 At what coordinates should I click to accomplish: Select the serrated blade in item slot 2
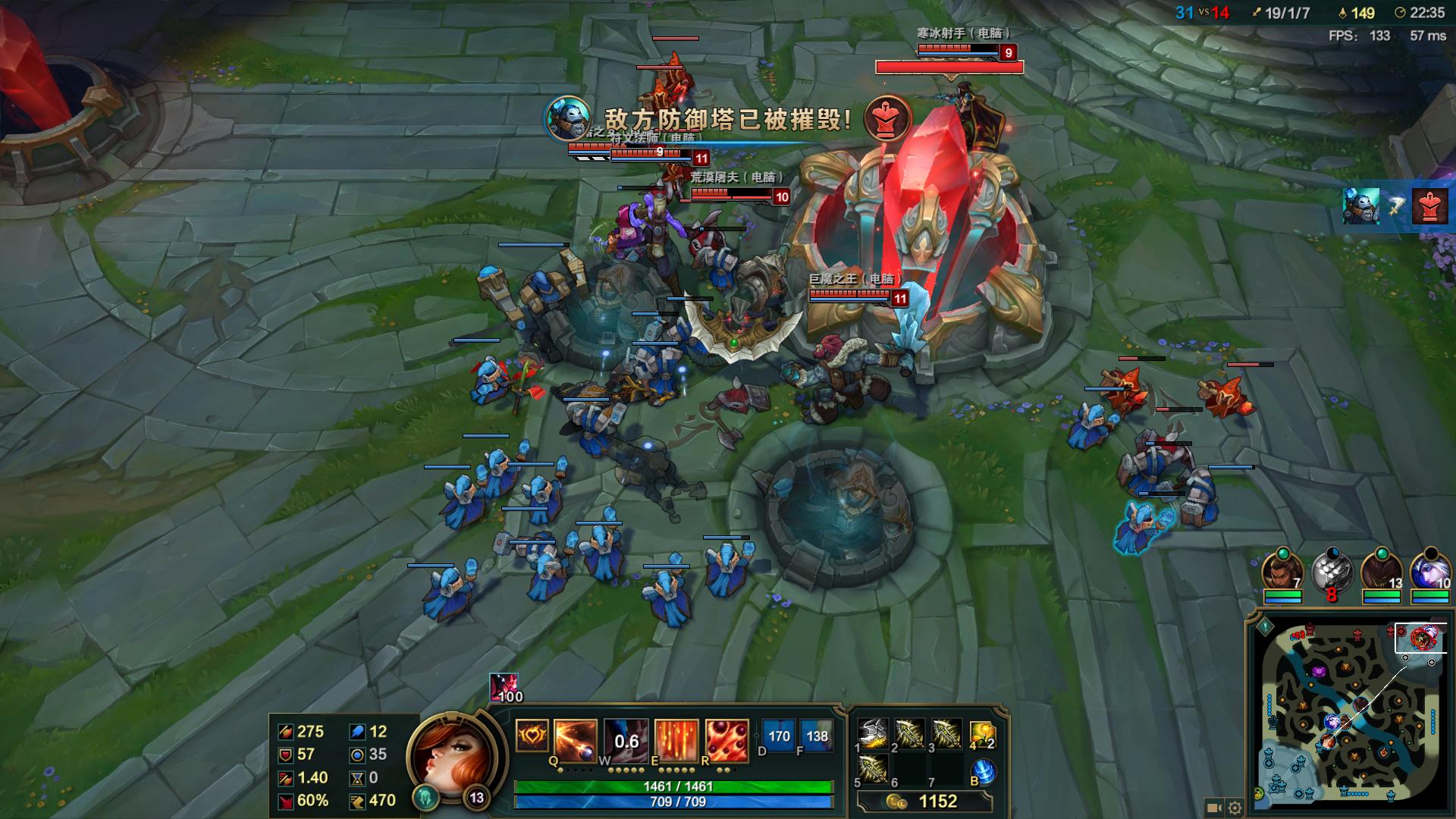click(909, 733)
